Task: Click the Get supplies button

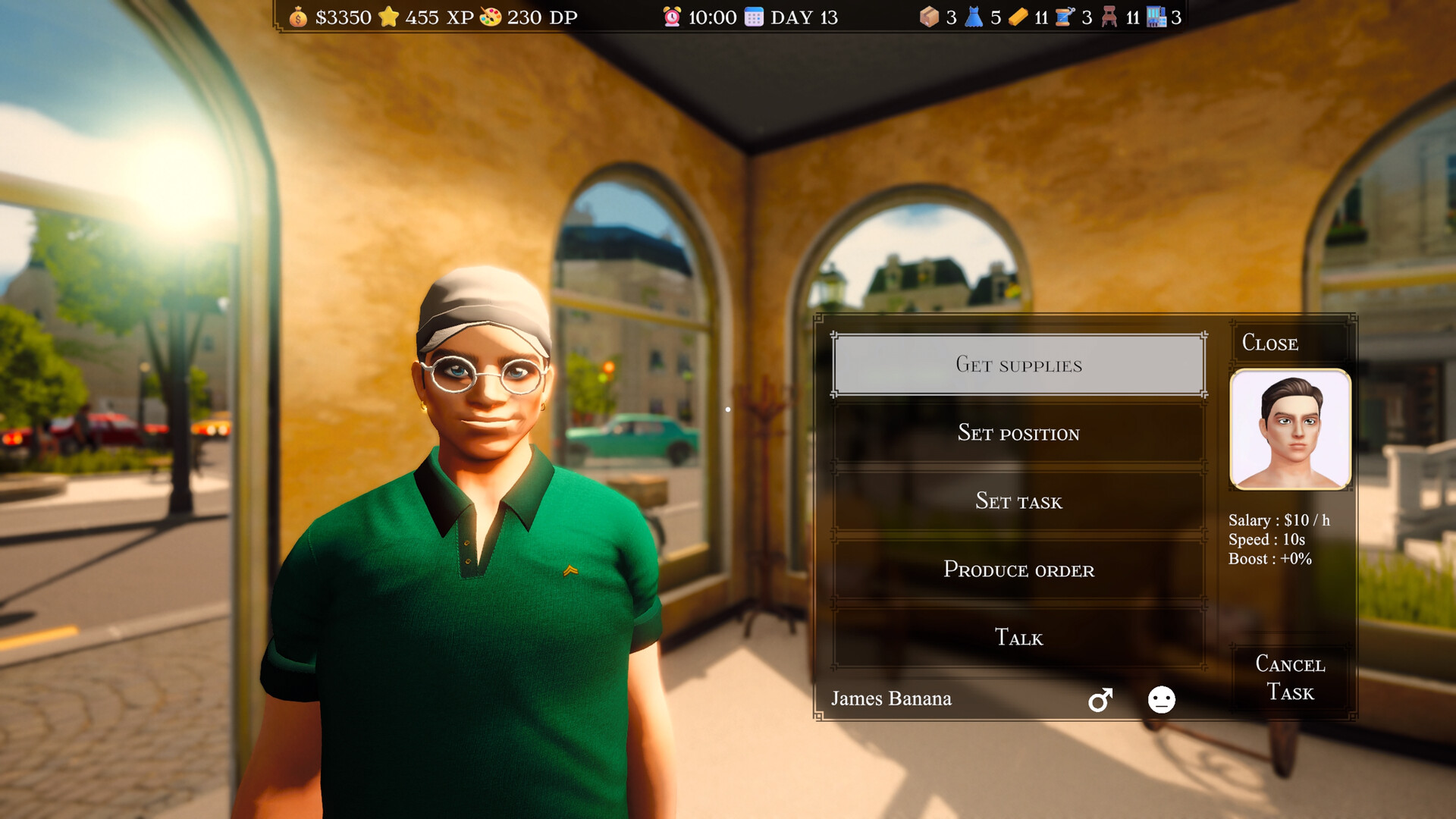Action: point(1019,365)
